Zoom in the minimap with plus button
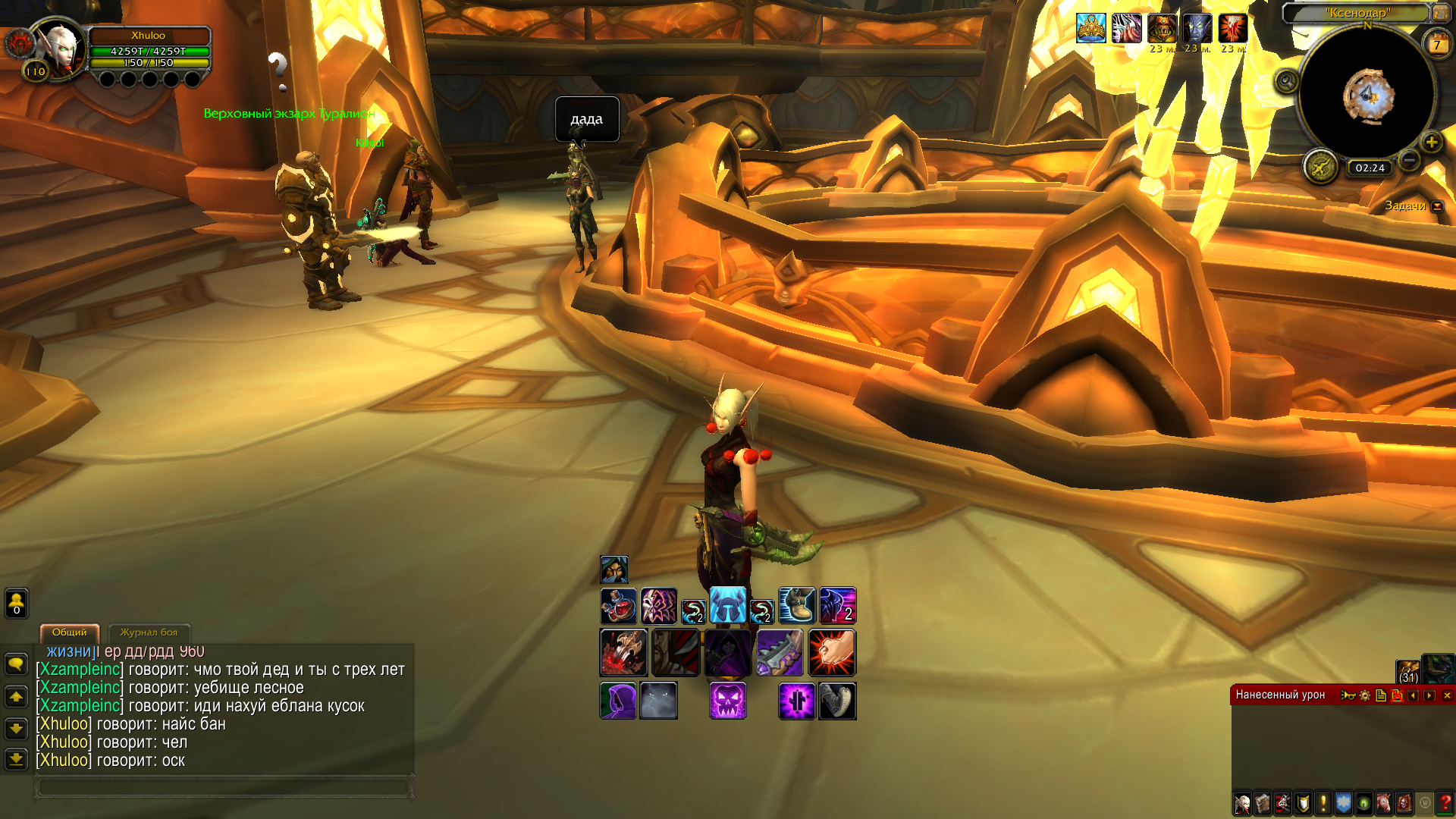Viewport: 1456px width, 819px height. tap(1431, 142)
